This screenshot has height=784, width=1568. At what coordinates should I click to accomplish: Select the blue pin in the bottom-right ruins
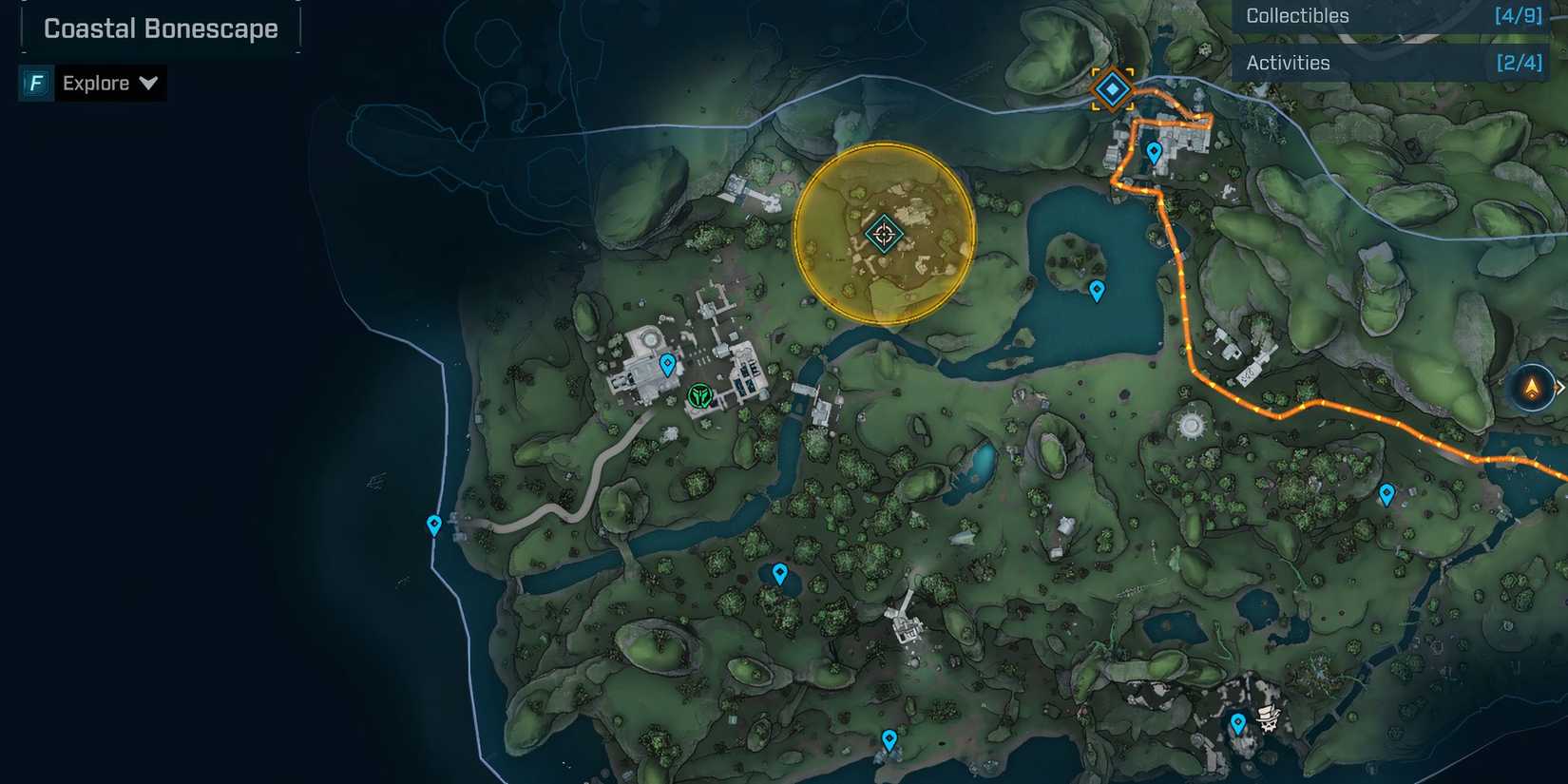[1236, 722]
